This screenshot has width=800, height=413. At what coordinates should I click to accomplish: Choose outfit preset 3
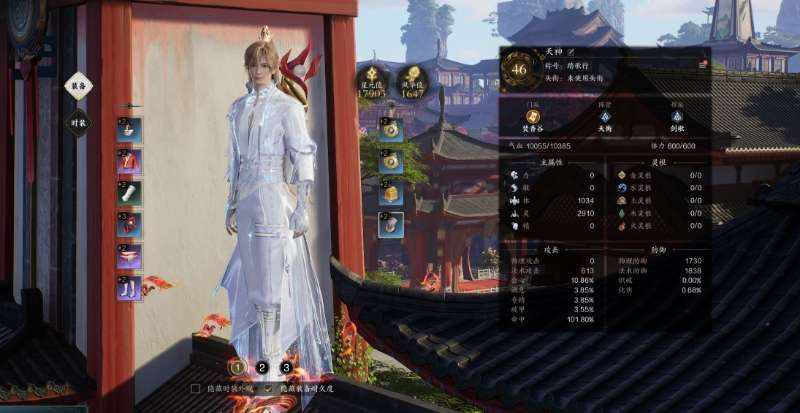tap(286, 367)
